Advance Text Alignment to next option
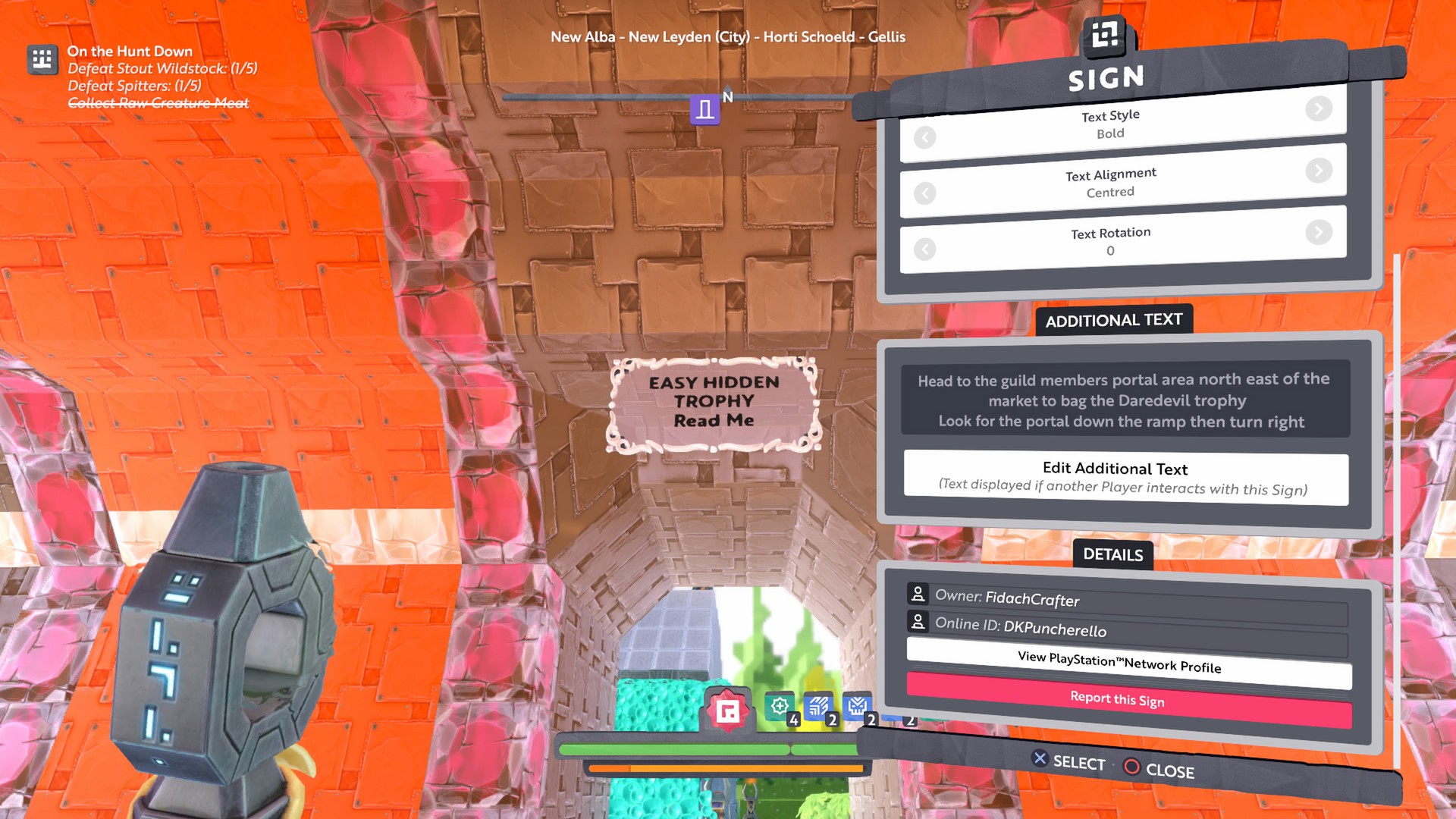Viewport: 1456px width, 819px height. click(1319, 170)
